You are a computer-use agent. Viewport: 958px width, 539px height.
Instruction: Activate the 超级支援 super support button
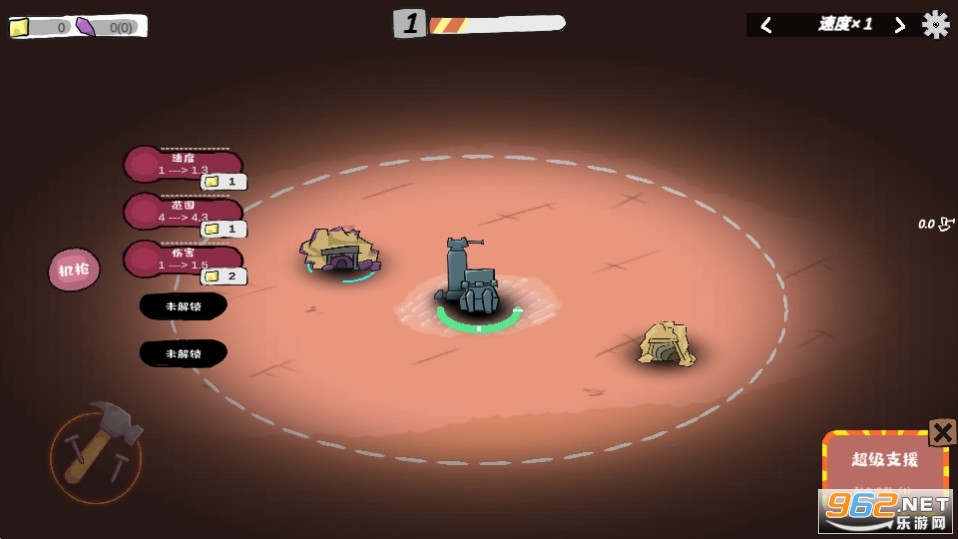pyautogui.click(x=885, y=461)
